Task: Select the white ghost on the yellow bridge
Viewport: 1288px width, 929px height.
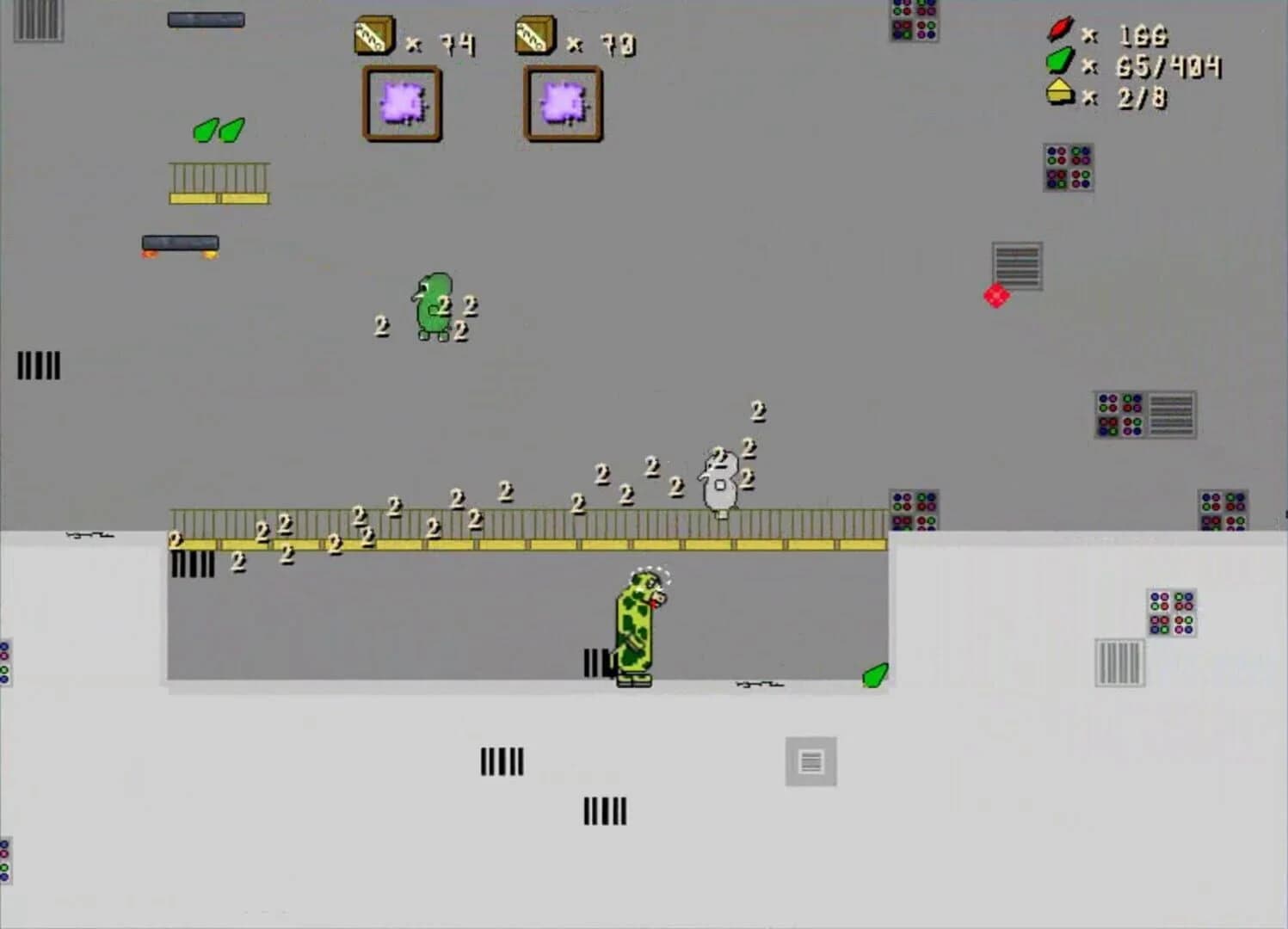Action: tap(720, 482)
